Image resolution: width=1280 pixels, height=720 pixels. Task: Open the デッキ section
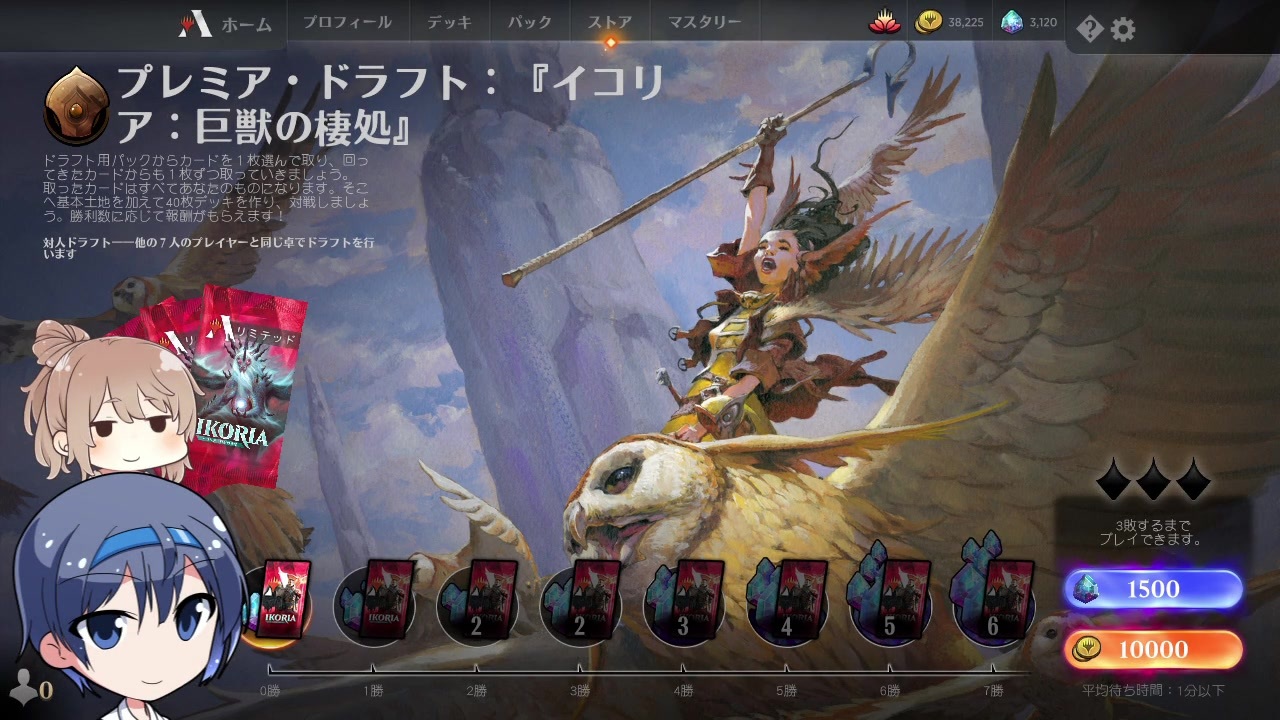click(447, 22)
